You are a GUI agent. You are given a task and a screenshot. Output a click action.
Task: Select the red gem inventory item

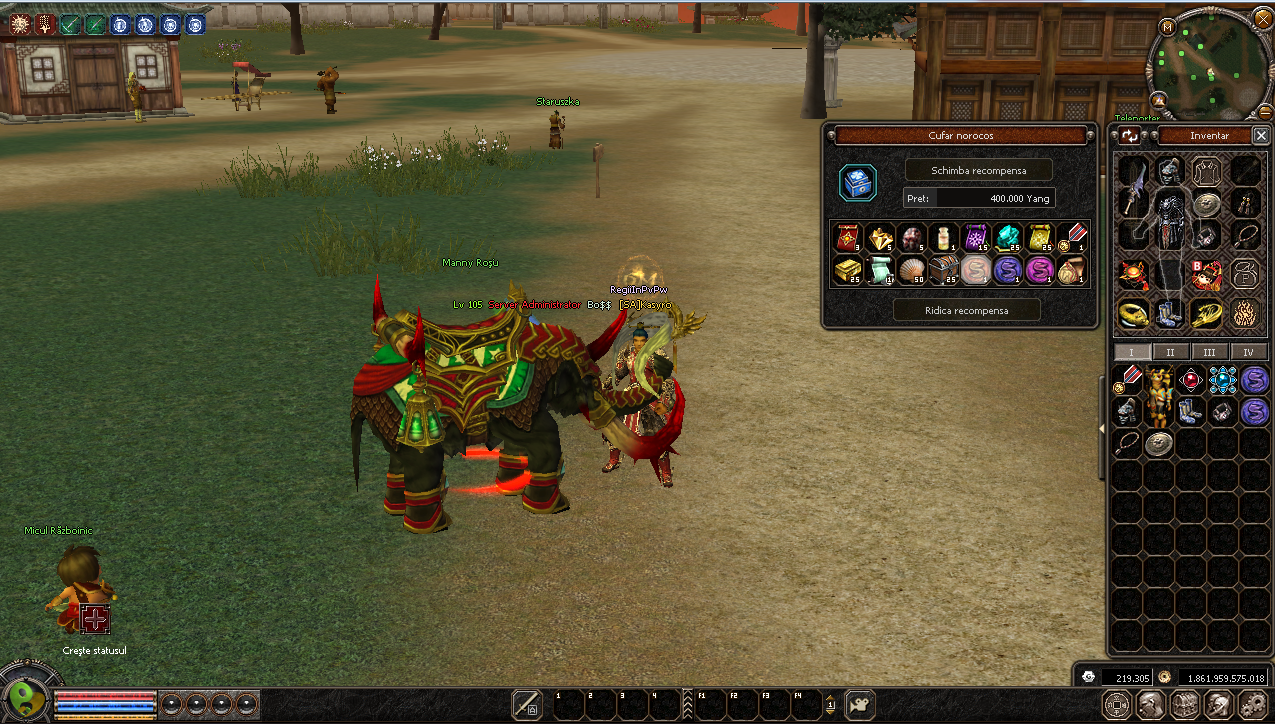(x=1190, y=380)
